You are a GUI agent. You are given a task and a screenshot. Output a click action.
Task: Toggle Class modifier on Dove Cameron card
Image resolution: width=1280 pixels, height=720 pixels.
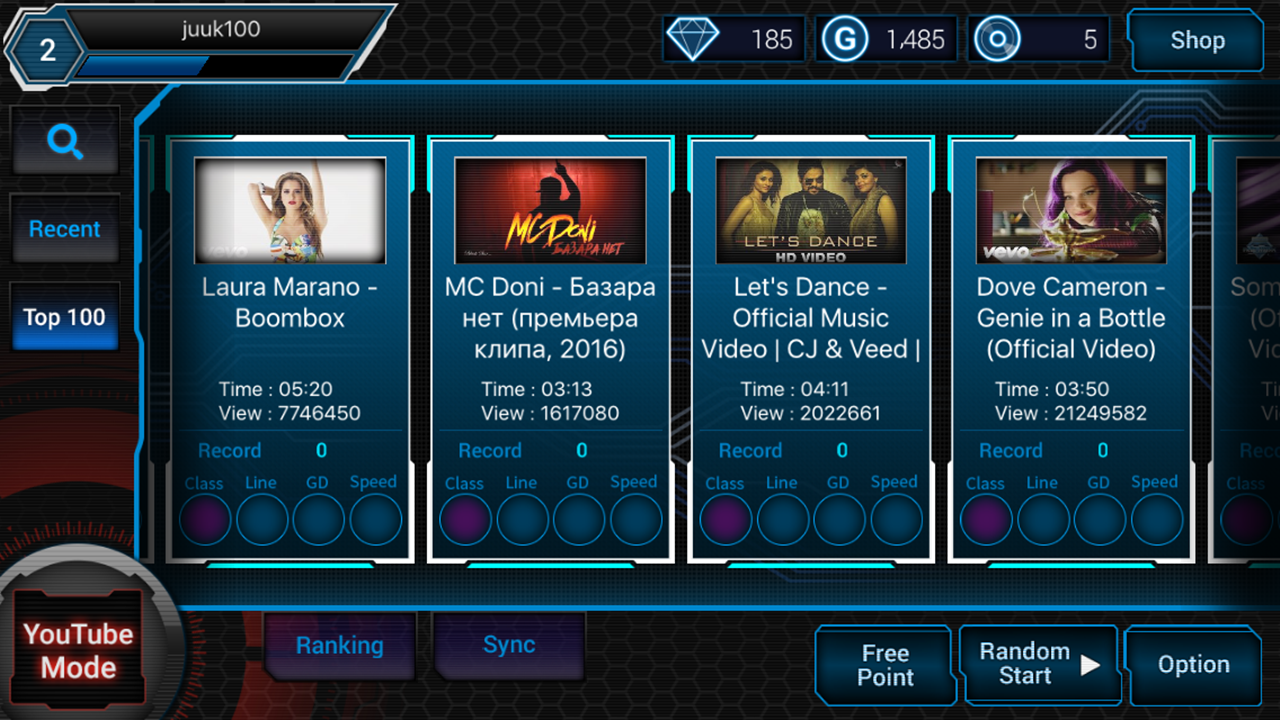[x=985, y=519]
